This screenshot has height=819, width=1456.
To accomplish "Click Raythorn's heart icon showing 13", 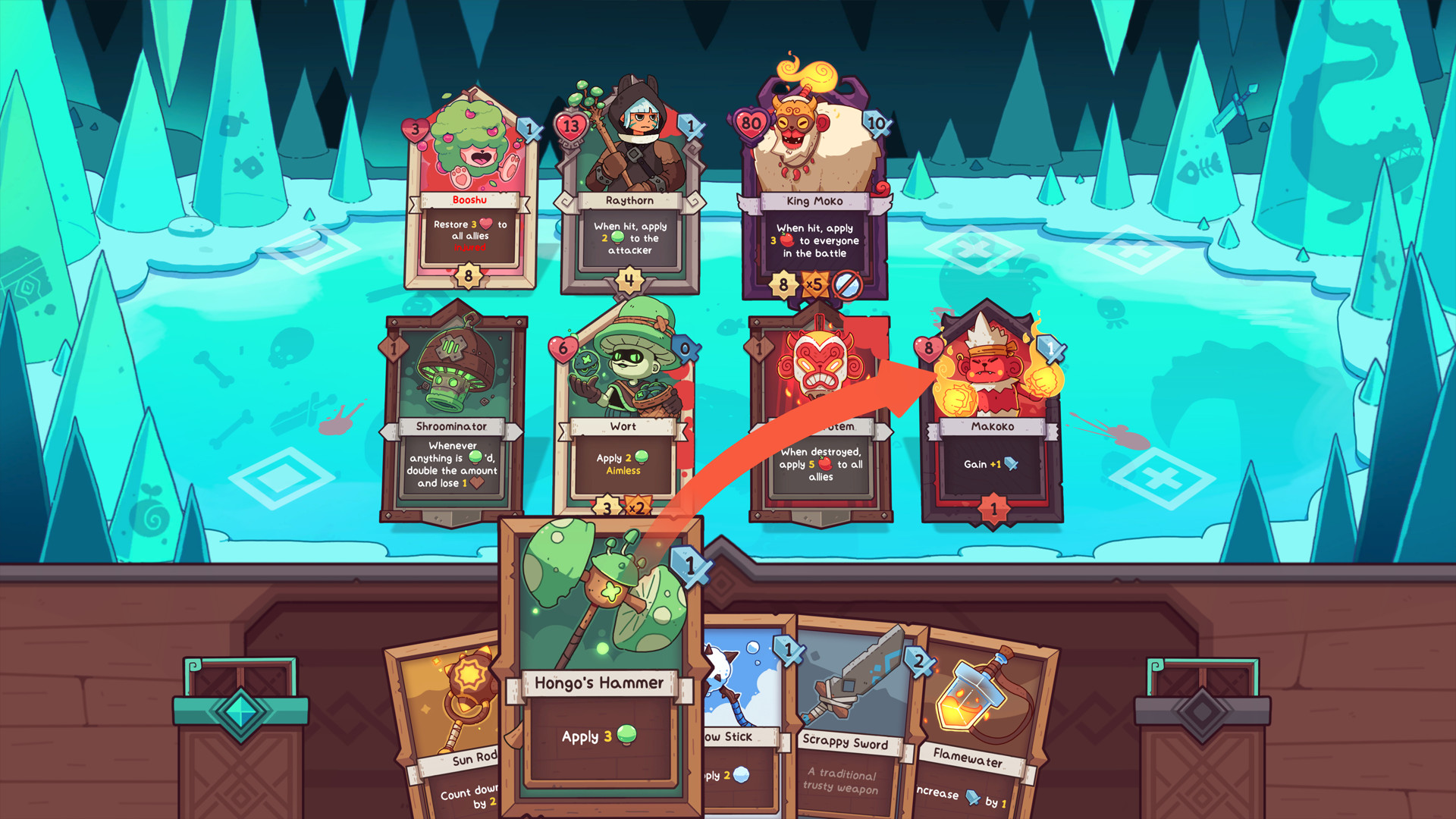I will tap(570, 124).
